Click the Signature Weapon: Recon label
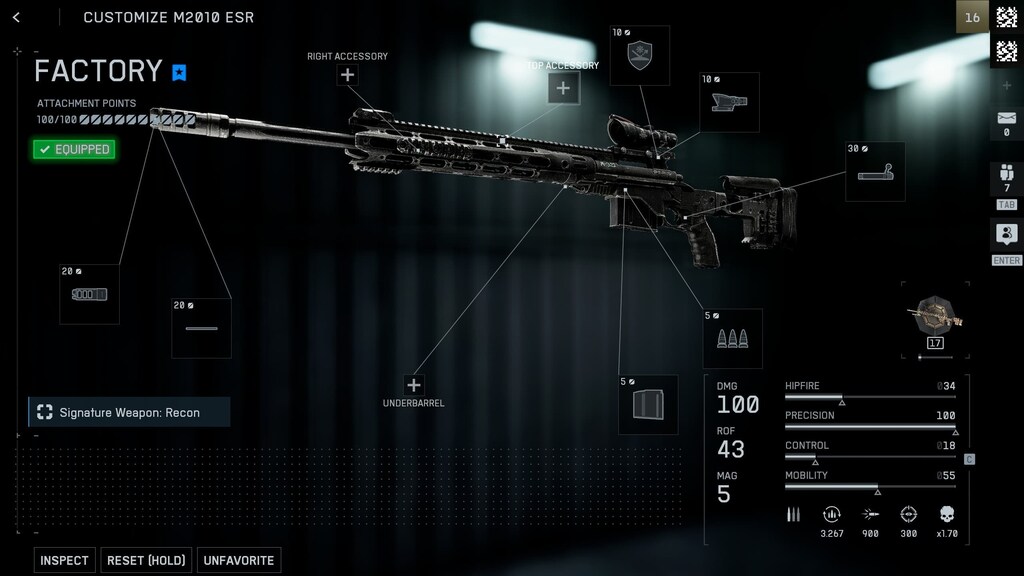1024x576 pixels. [129, 412]
